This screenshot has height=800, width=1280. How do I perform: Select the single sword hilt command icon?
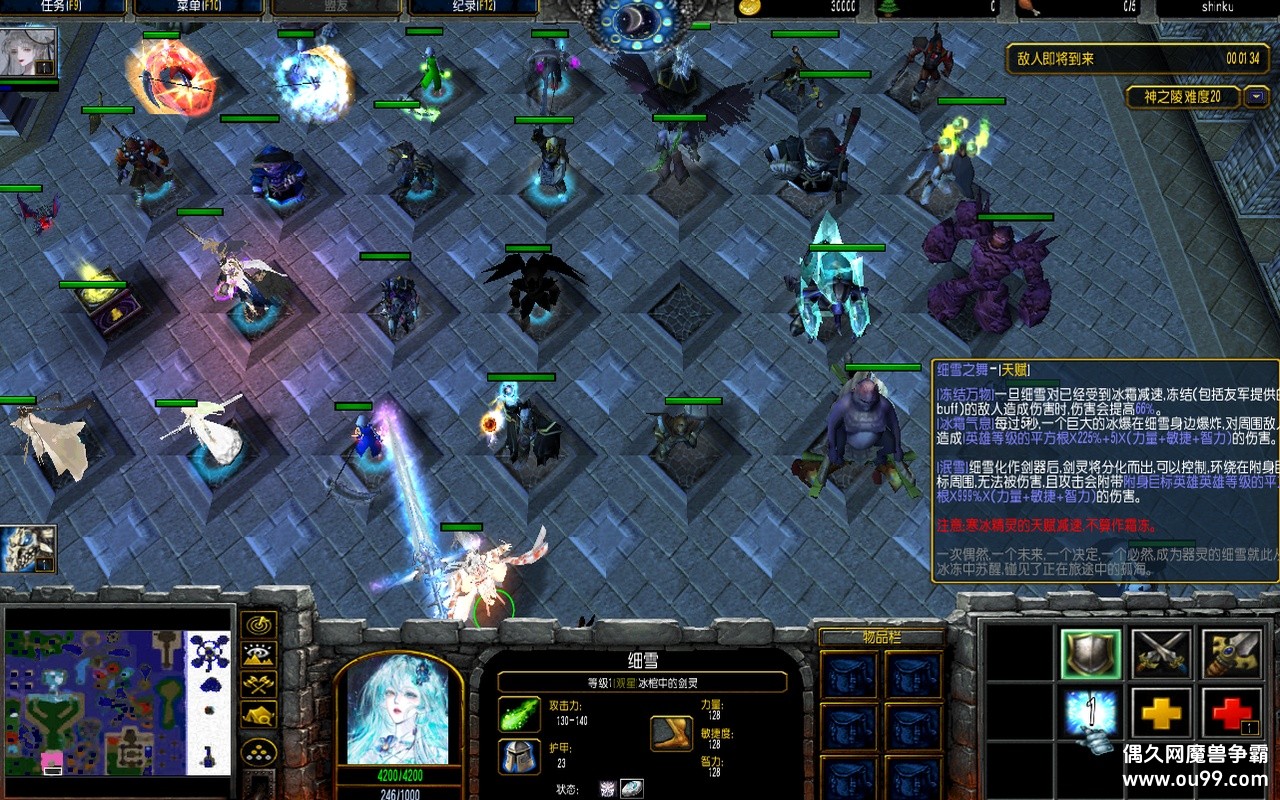(1231, 654)
